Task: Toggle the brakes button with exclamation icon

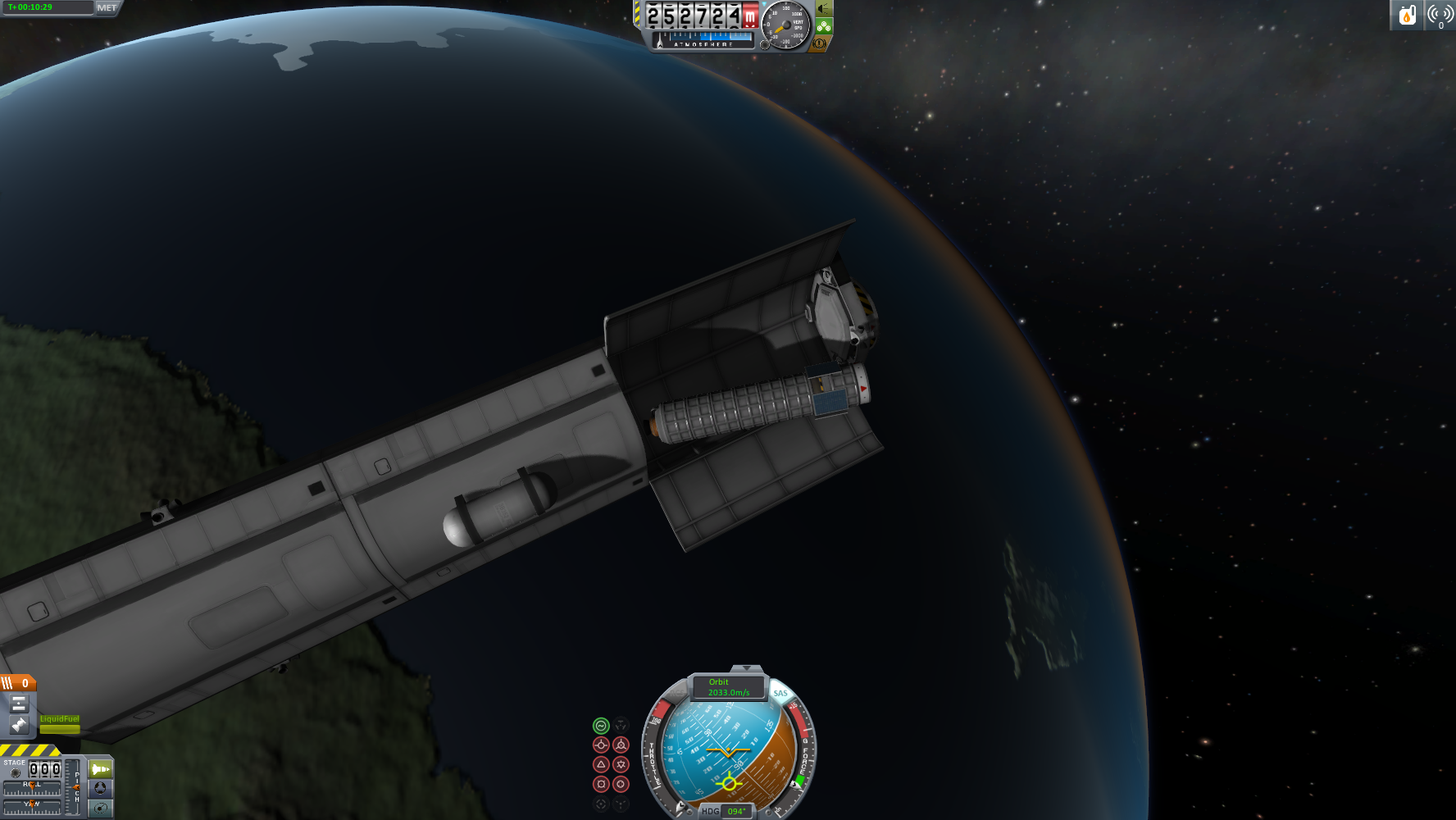Action: point(819,43)
